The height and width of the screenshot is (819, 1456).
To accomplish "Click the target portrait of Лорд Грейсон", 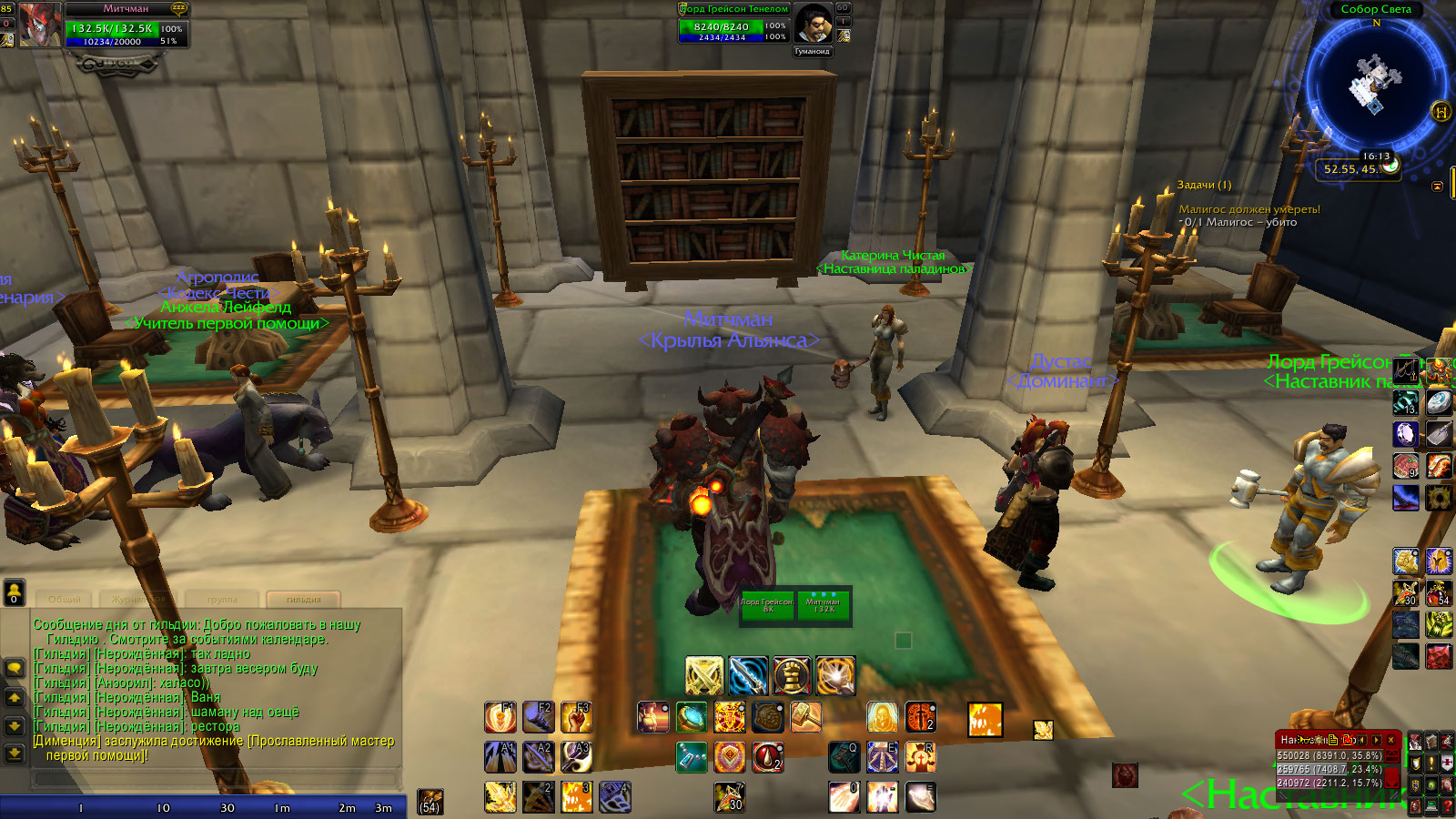I will (812, 23).
